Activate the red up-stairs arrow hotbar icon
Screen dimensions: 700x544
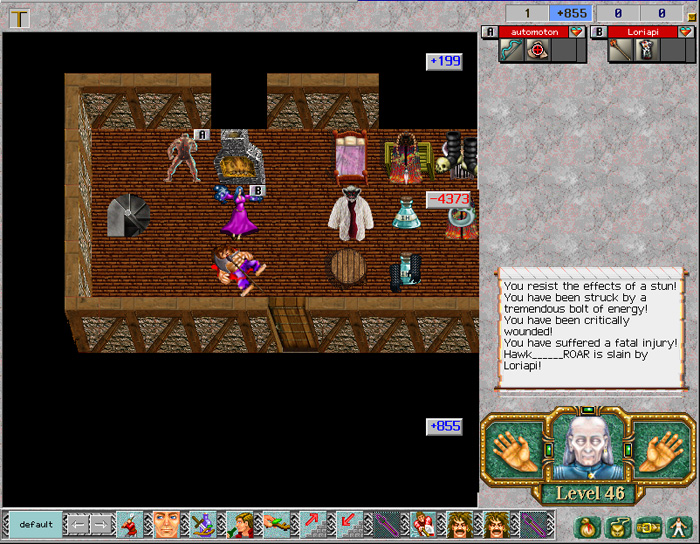point(312,524)
